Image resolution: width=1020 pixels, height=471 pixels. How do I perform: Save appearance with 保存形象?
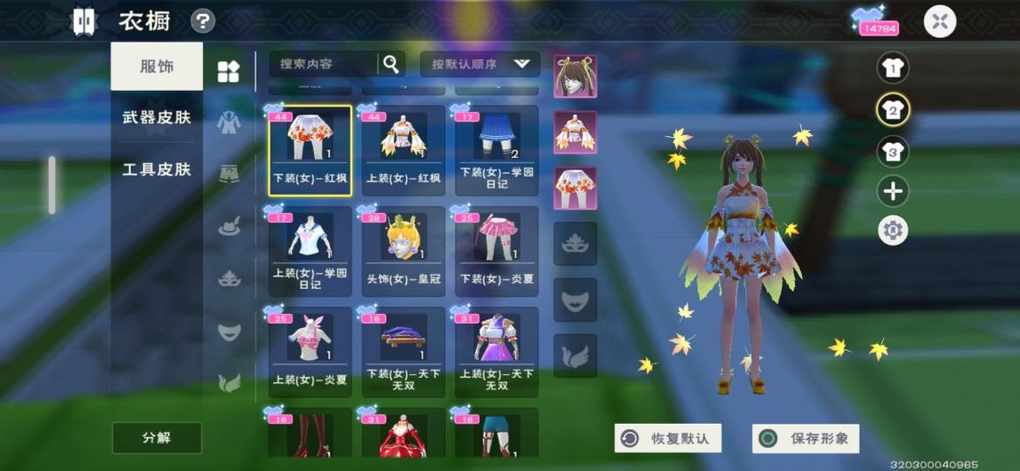(x=806, y=438)
